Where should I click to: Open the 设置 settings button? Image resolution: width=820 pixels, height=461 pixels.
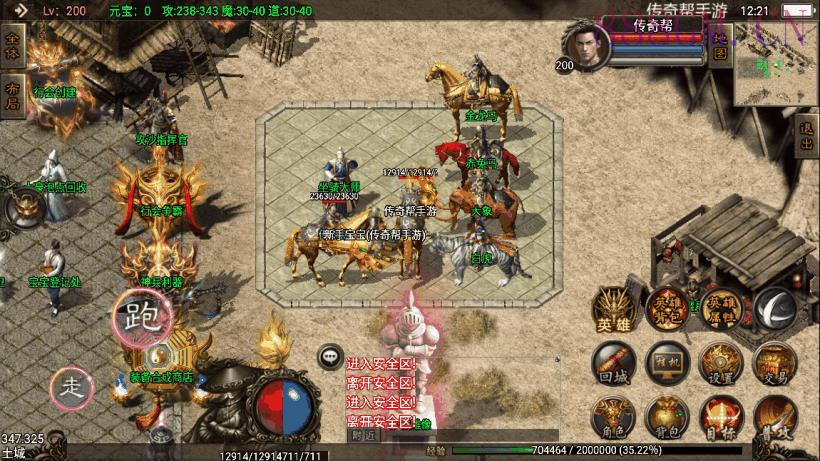tap(719, 363)
